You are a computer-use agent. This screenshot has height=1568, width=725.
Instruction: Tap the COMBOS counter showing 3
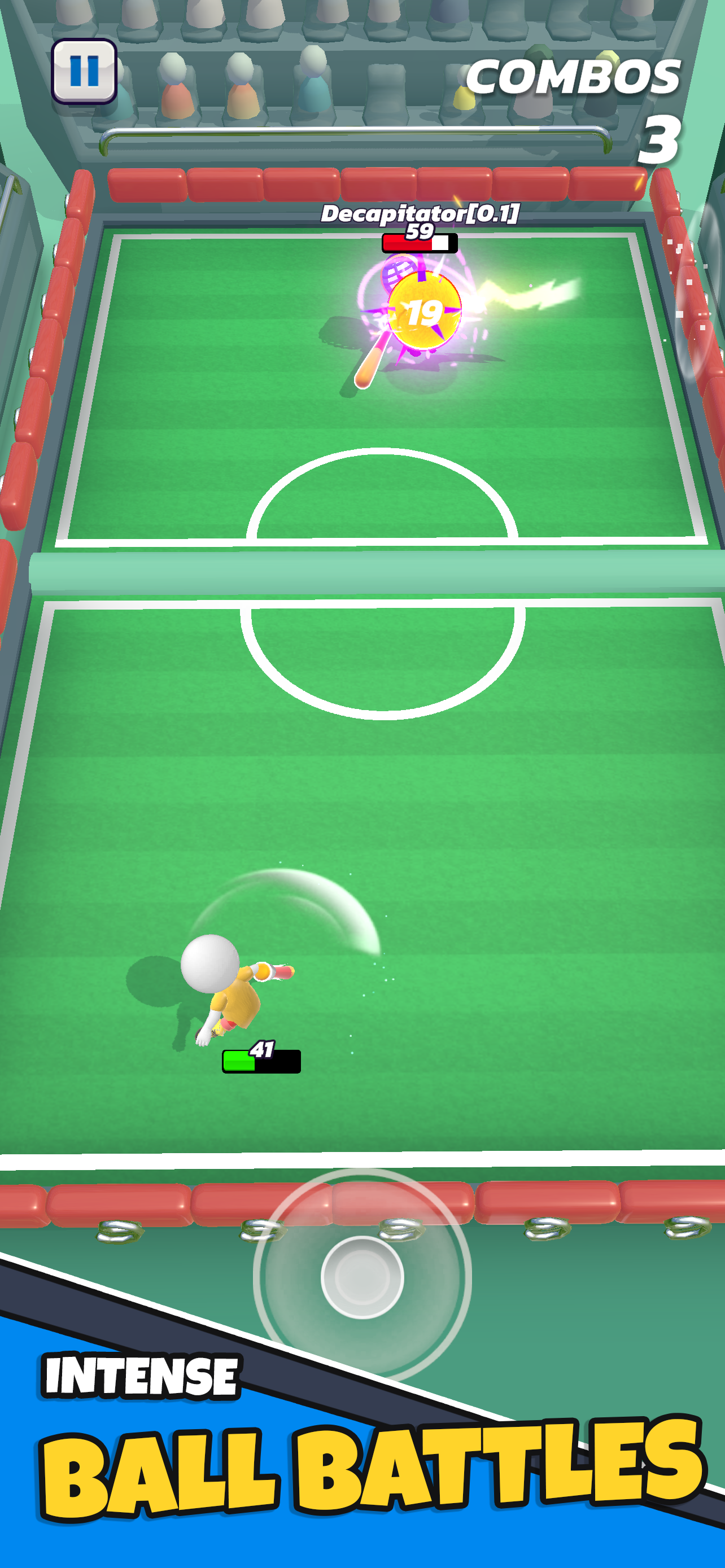[575, 77]
